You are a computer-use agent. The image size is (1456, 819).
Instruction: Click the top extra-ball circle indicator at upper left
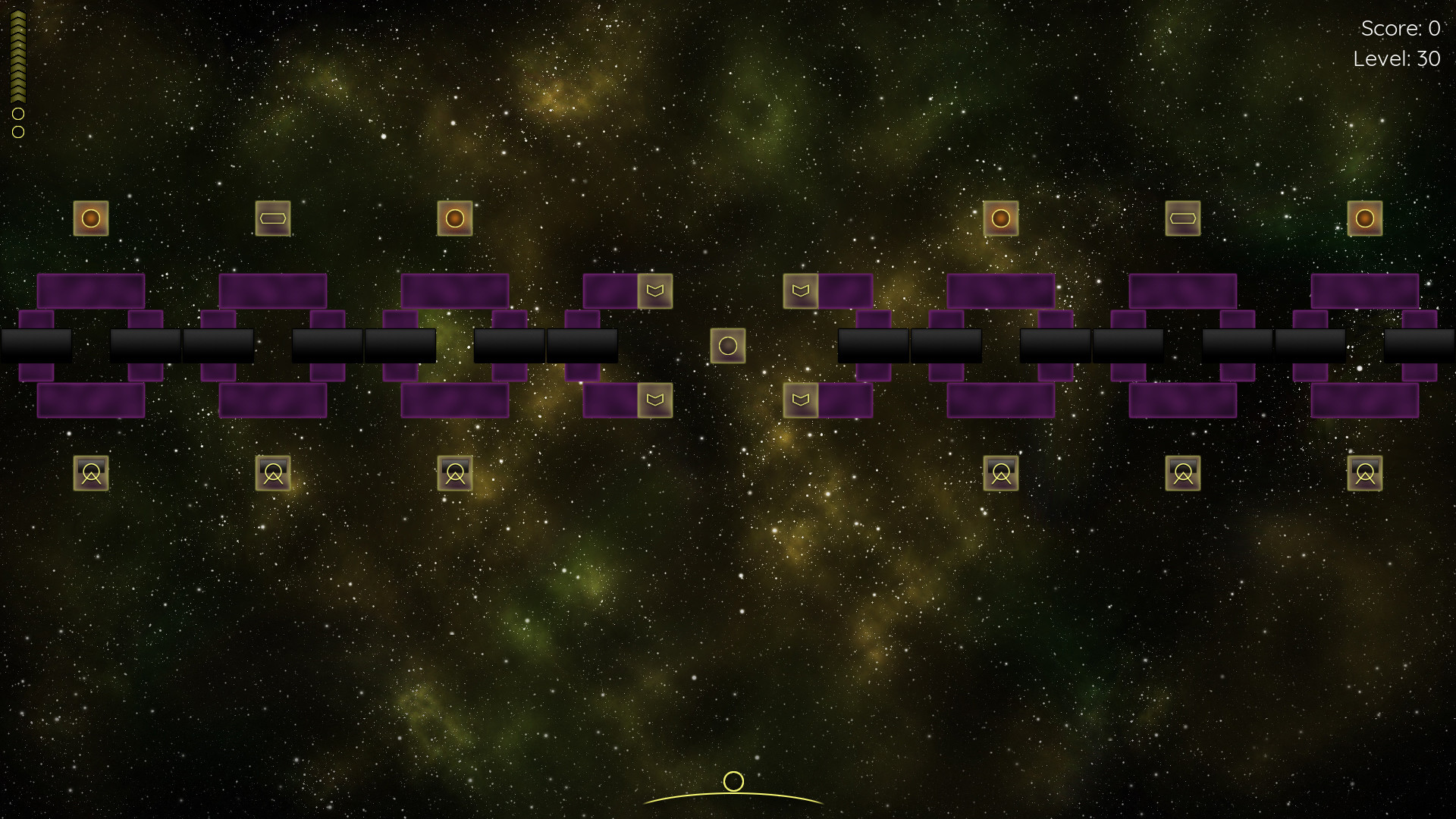point(17,114)
